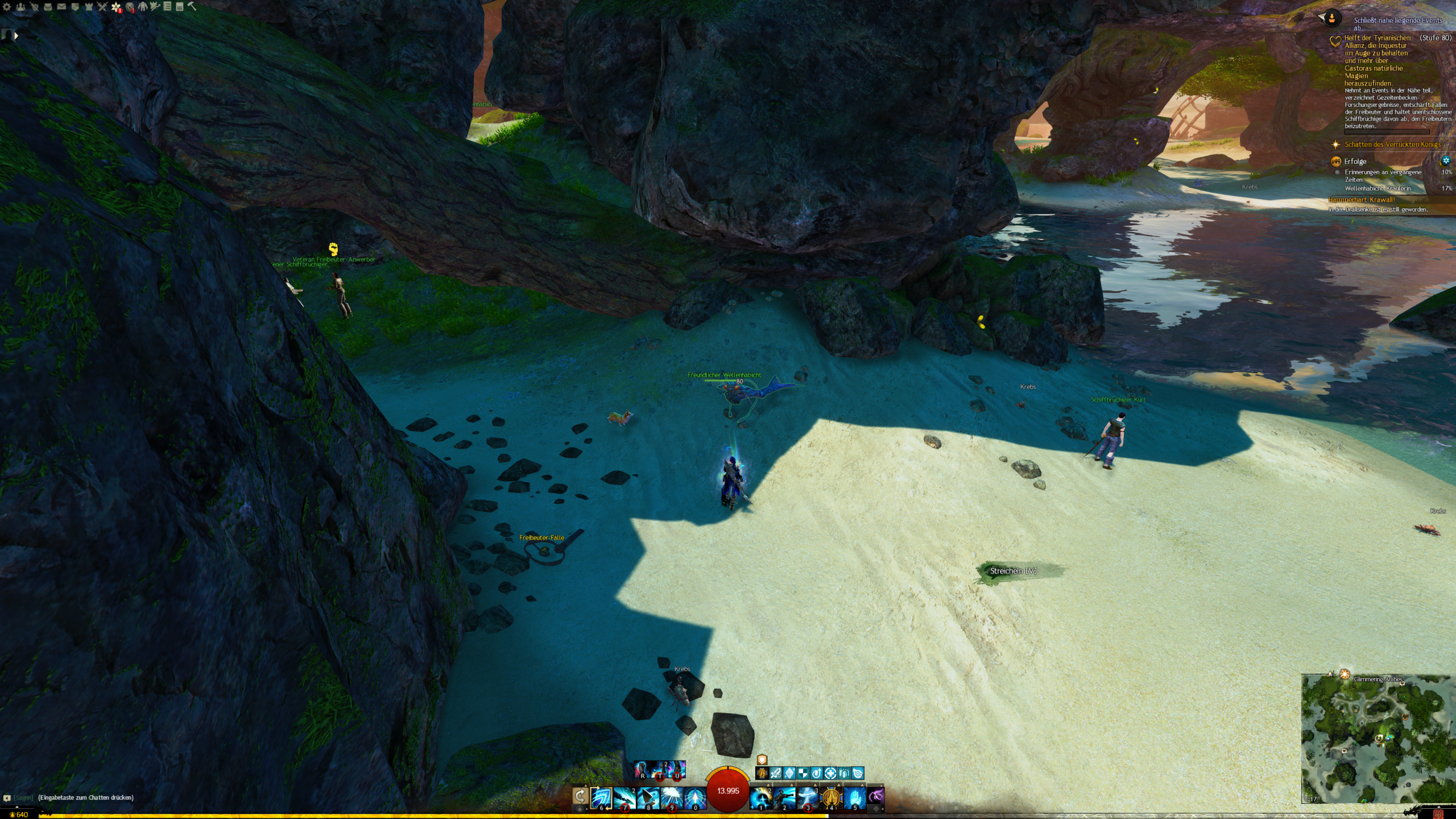
Task: Click the chat input field
Action: pyautogui.click(x=85, y=797)
